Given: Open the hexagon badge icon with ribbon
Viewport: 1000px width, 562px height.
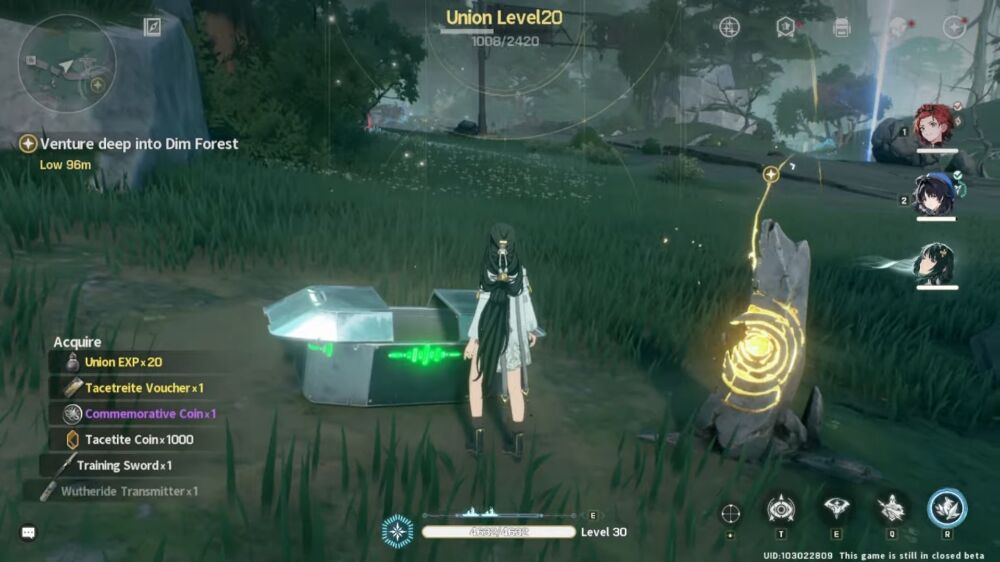Looking at the screenshot, I should tap(786, 27).
